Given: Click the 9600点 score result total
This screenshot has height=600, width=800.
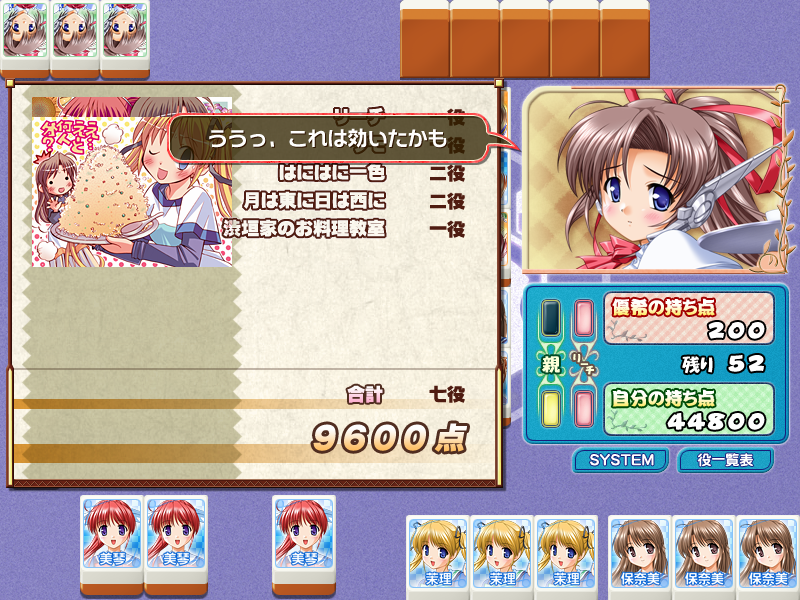Looking at the screenshot, I should pyautogui.click(x=389, y=437).
